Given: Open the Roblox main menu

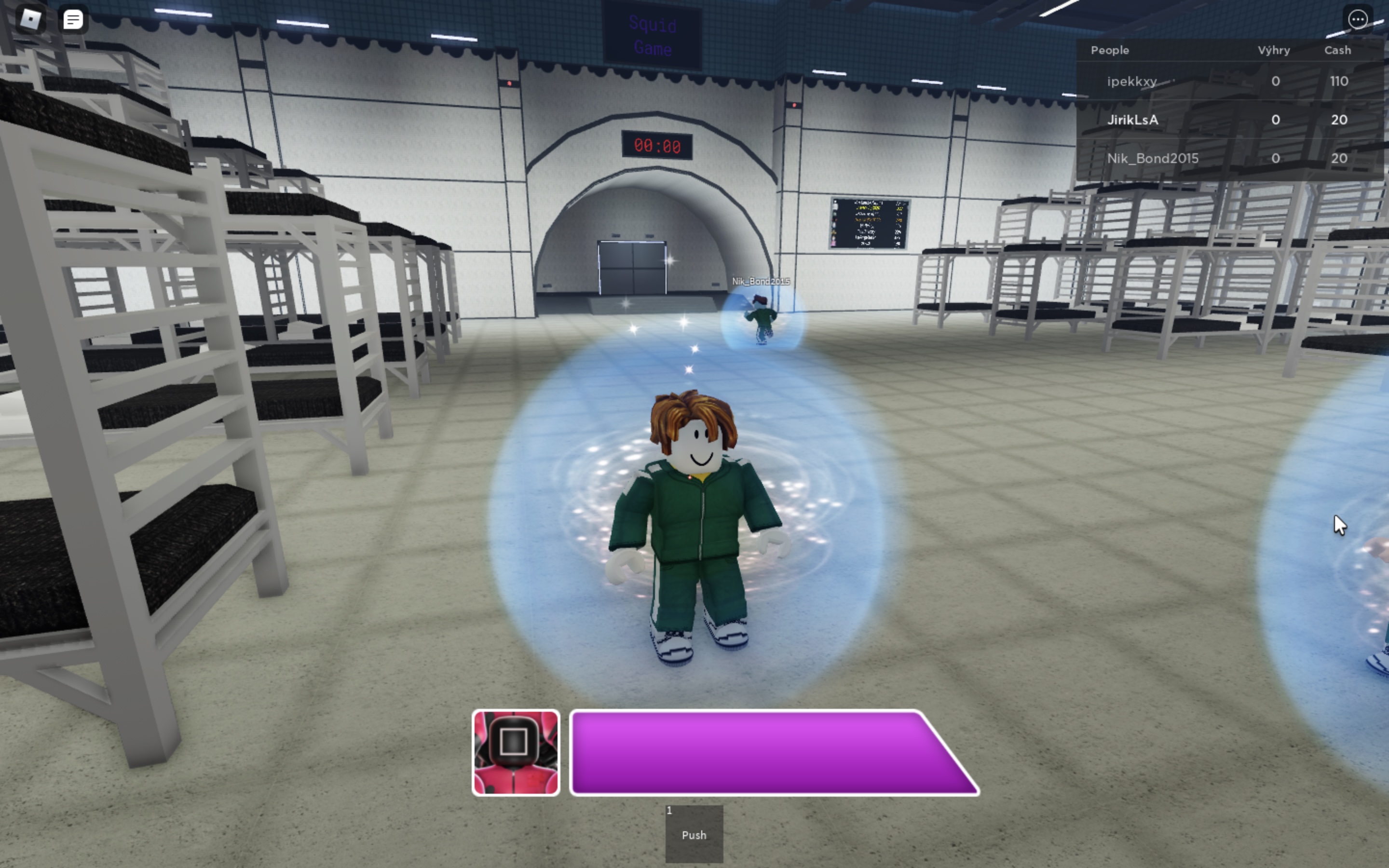Looking at the screenshot, I should (30, 19).
